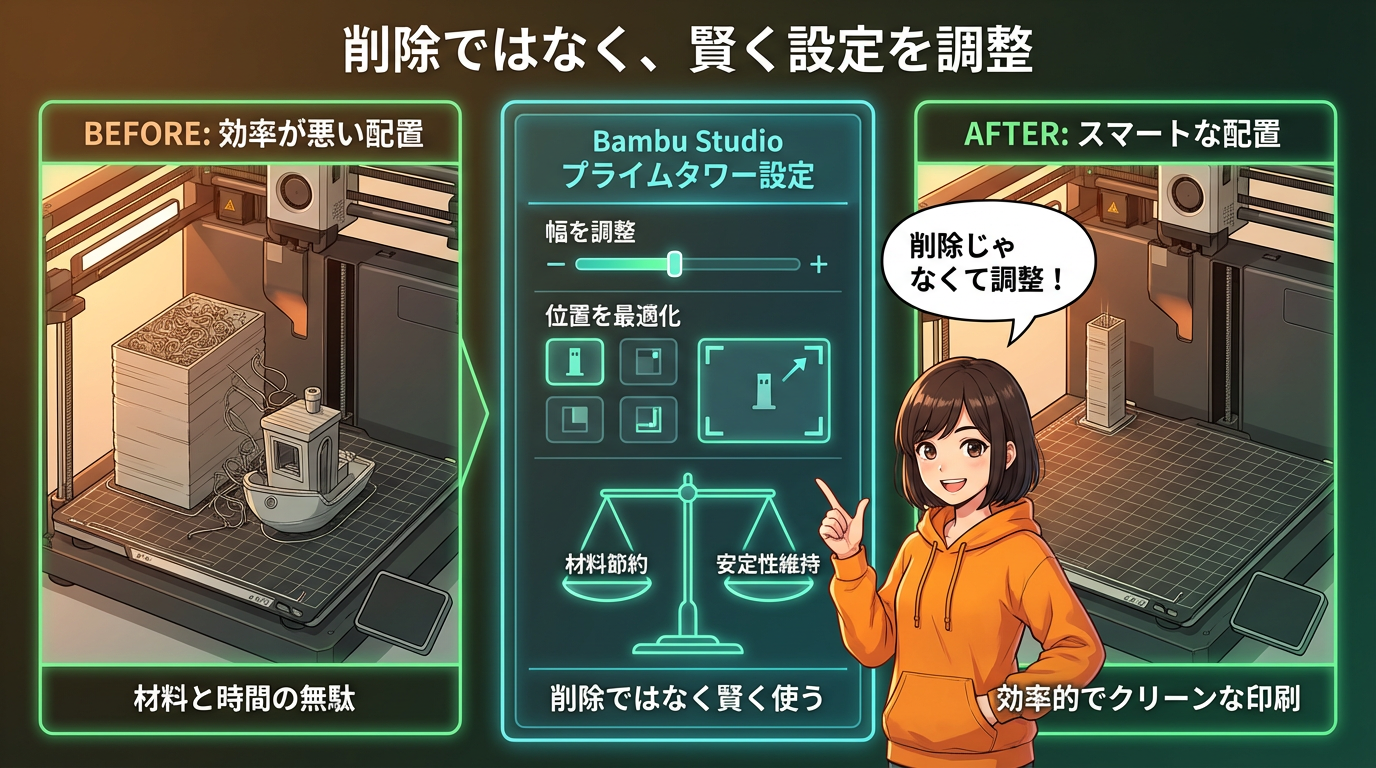Click the width slider handle
Viewport: 1376px width, 768px height.
675,264
